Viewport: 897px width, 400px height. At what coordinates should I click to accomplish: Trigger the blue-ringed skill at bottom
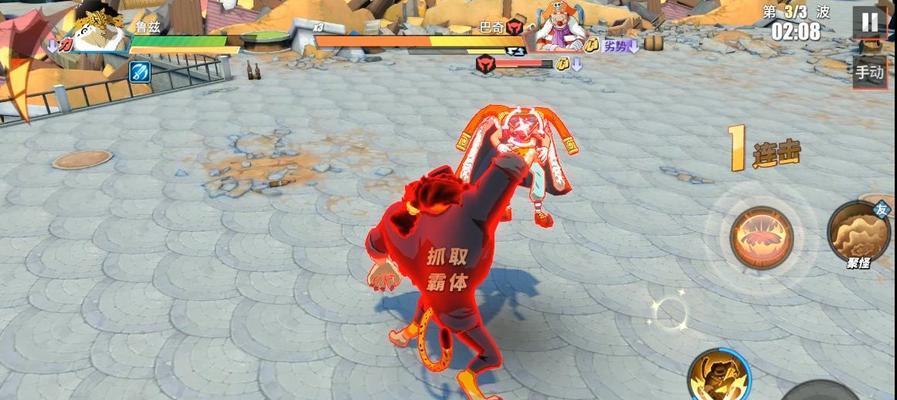718,377
